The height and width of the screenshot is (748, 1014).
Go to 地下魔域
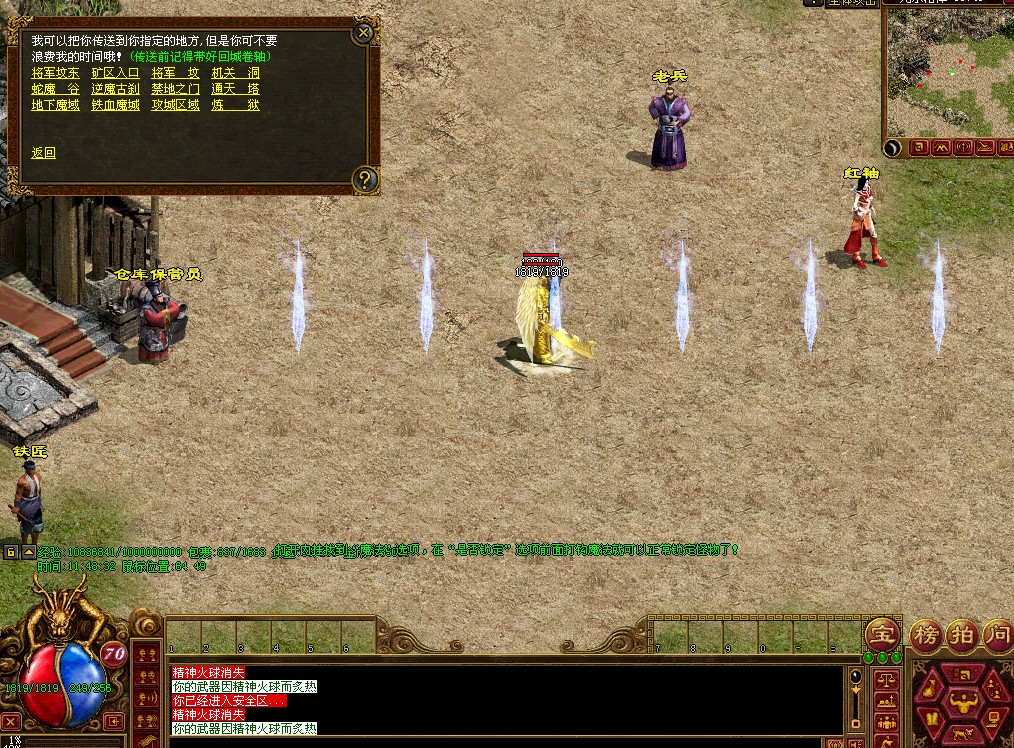click(x=55, y=105)
